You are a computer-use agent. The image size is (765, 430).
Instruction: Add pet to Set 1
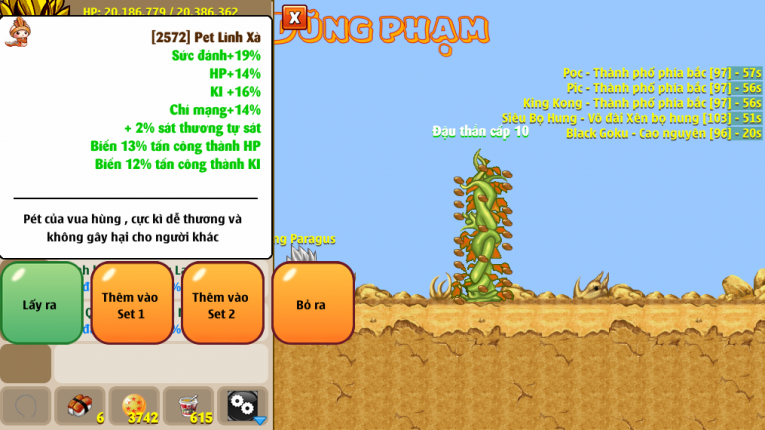point(132,303)
